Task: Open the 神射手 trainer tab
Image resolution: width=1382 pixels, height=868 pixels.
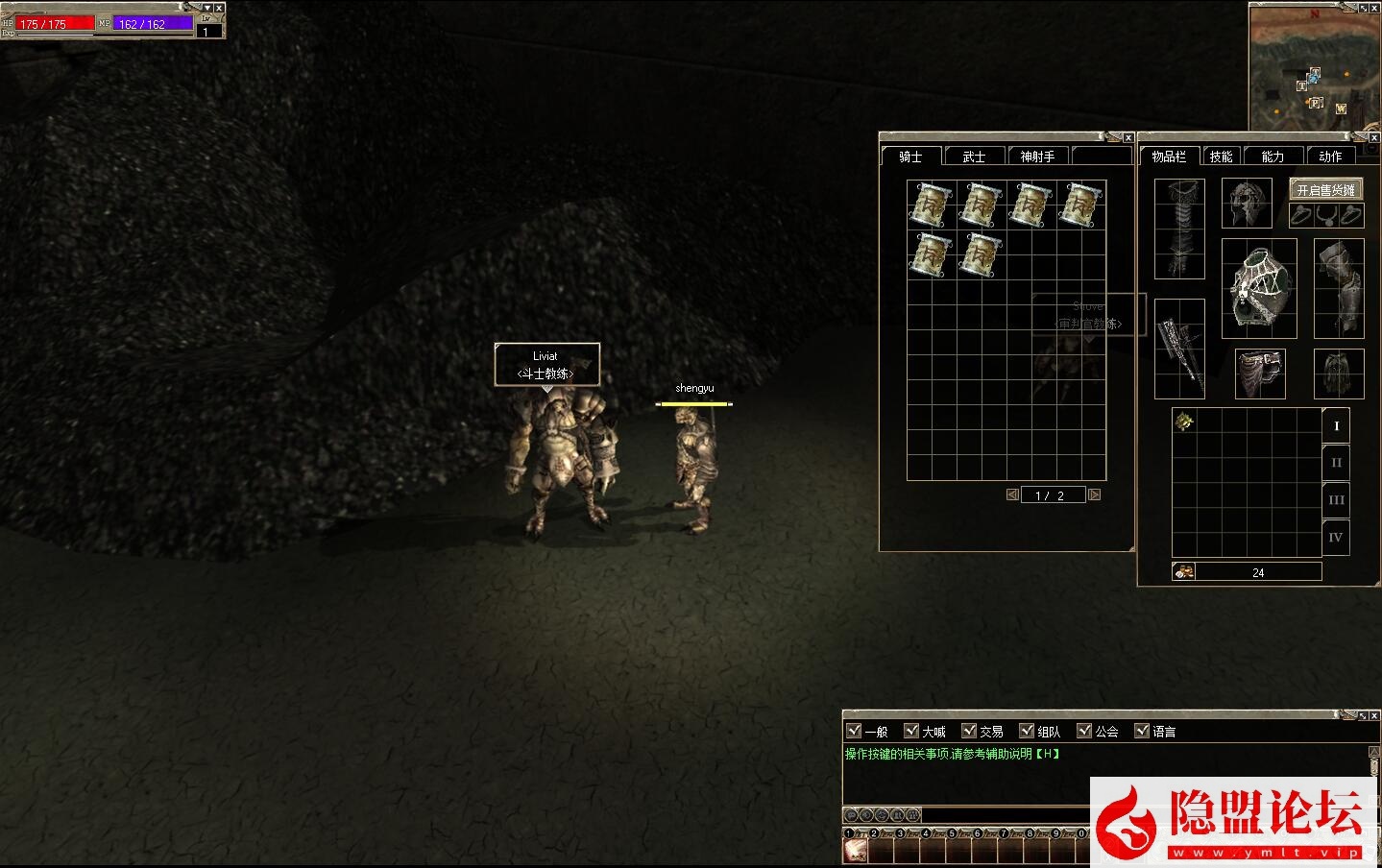Action: click(x=1037, y=157)
